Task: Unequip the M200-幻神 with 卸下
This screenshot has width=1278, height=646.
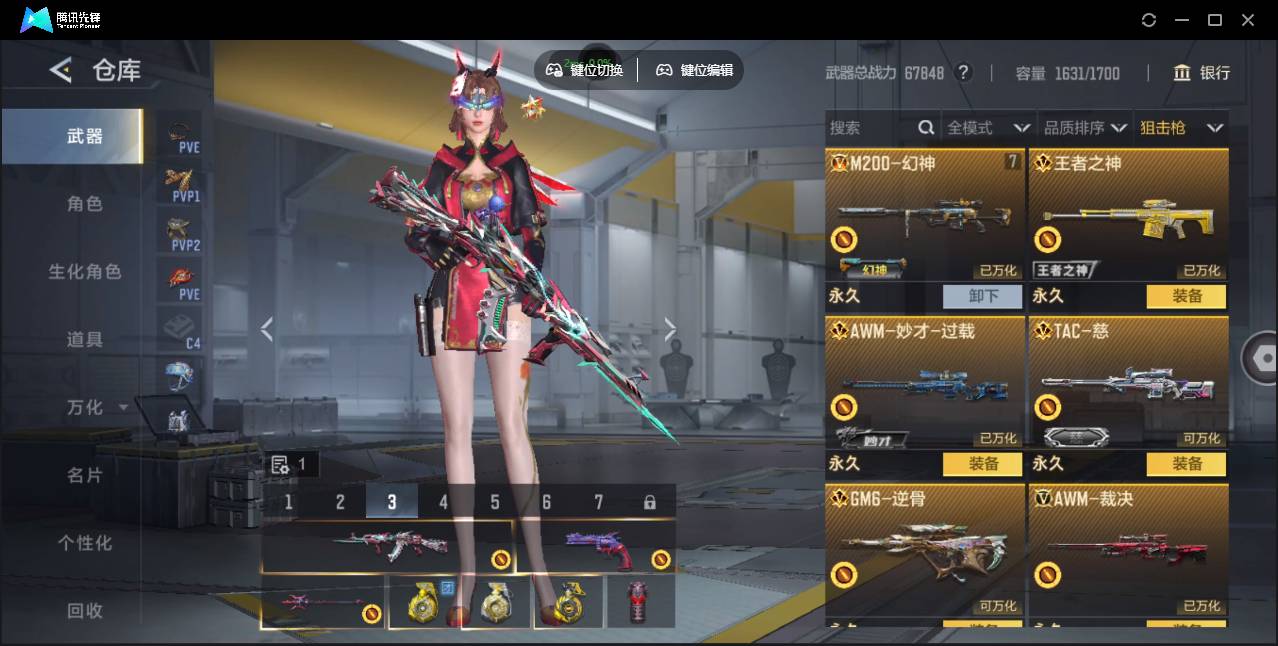Action: click(983, 296)
